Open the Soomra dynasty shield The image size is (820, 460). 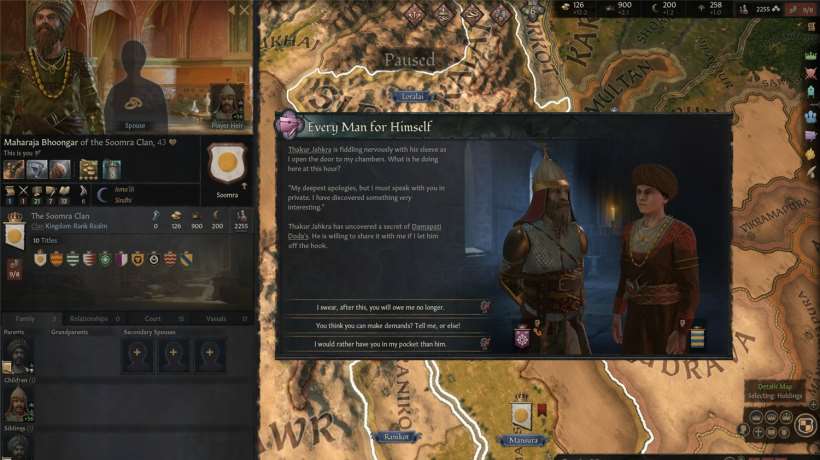click(227, 165)
